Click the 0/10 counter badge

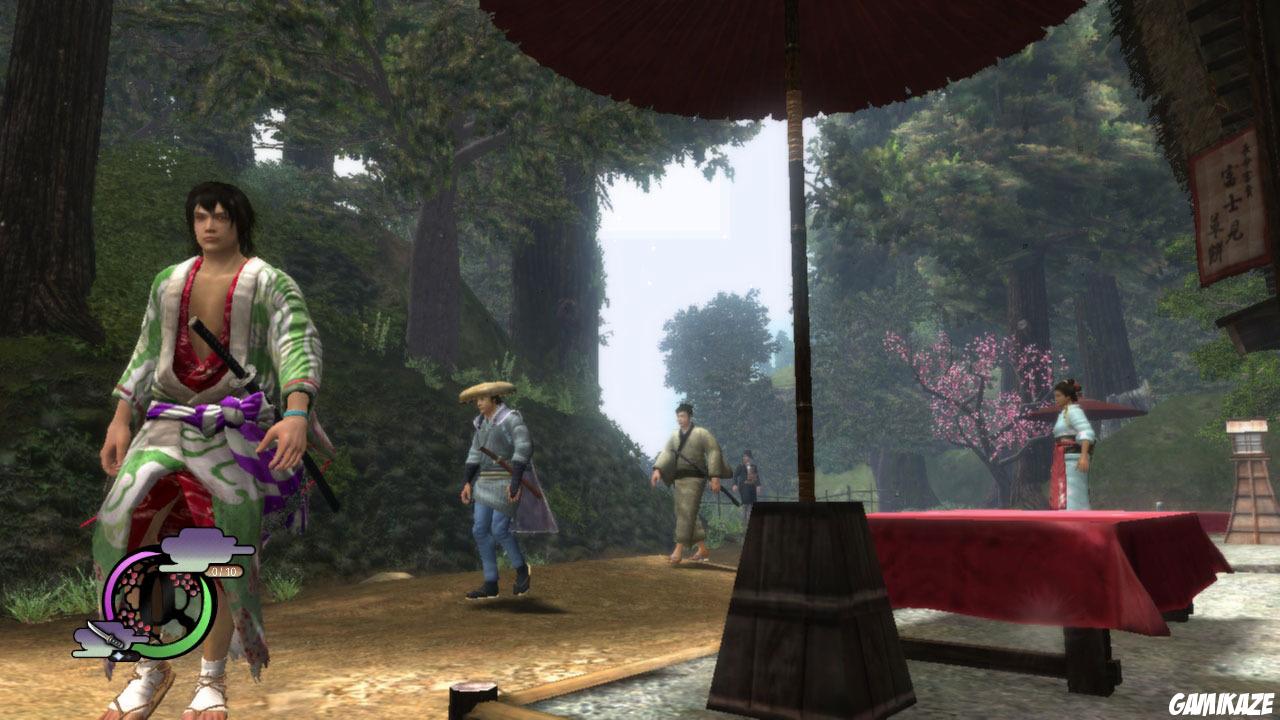pos(225,570)
